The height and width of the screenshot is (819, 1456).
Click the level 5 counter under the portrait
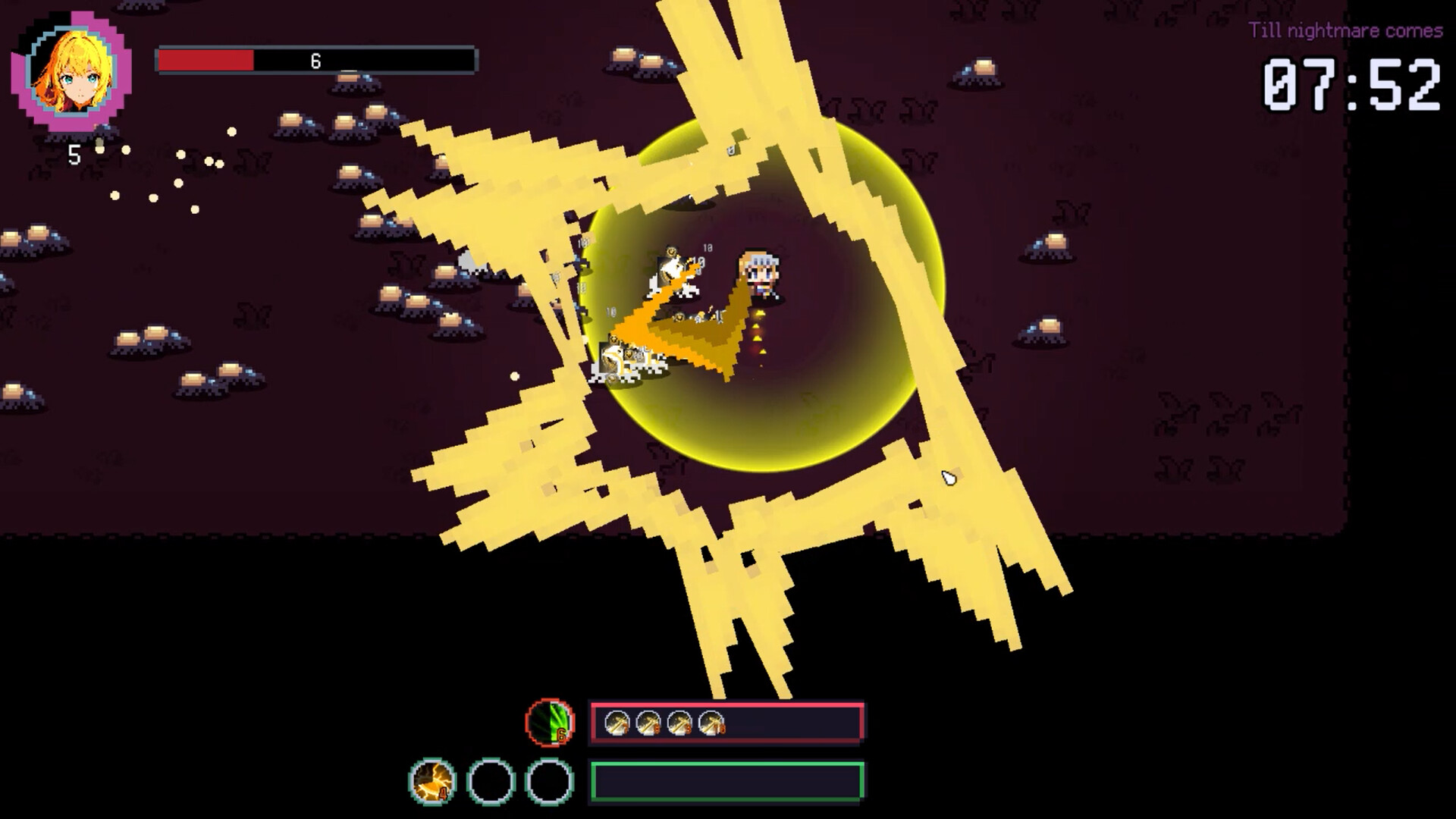pos(74,155)
